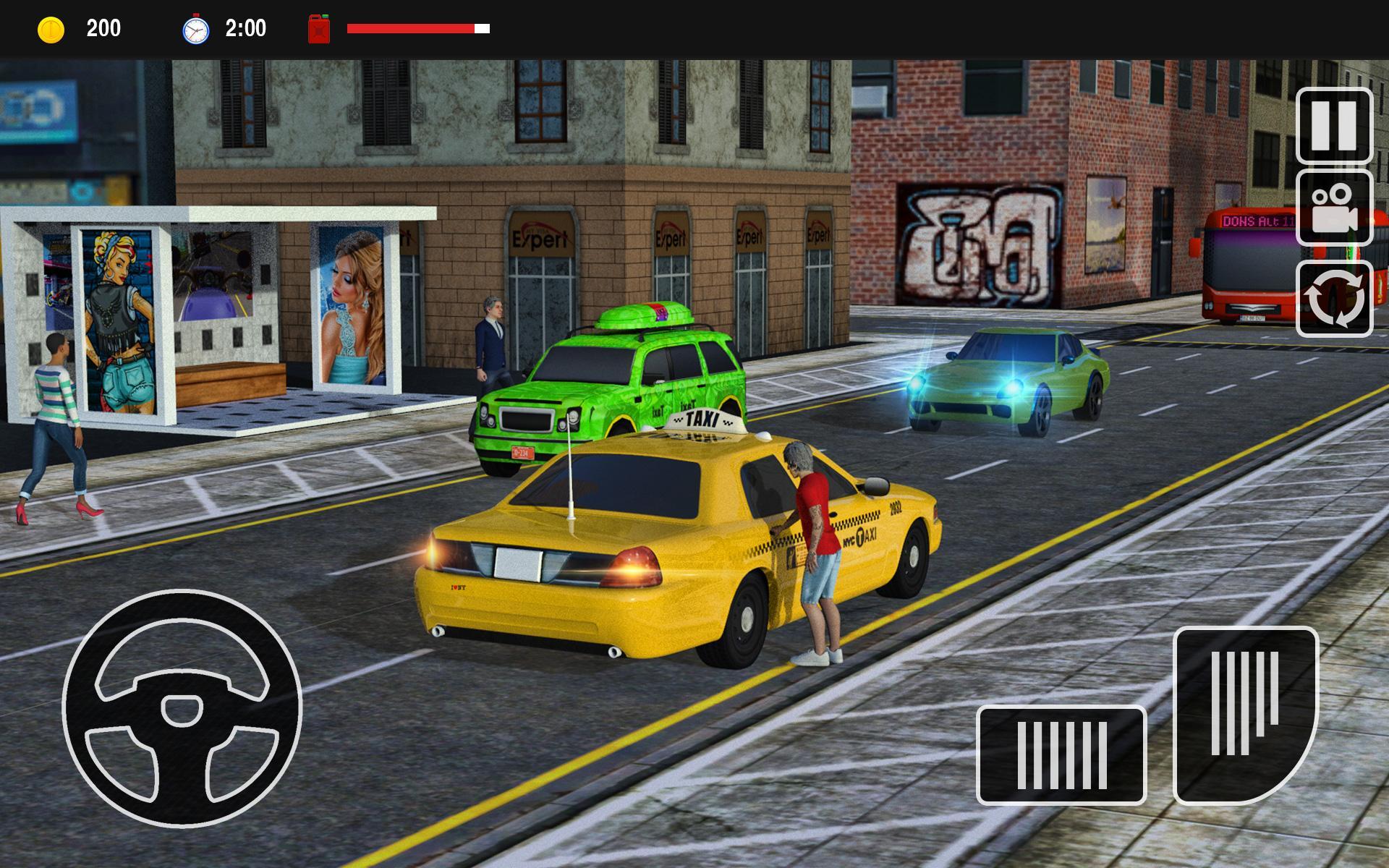This screenshot has width=1389, height=868.
Task: Switch the camera view
Action: 1334,209
